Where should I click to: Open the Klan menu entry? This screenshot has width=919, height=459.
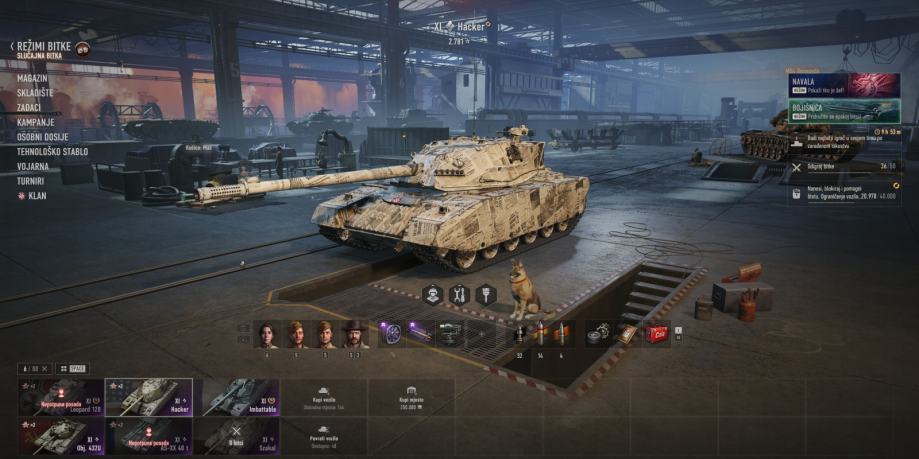tap(36, 196)
